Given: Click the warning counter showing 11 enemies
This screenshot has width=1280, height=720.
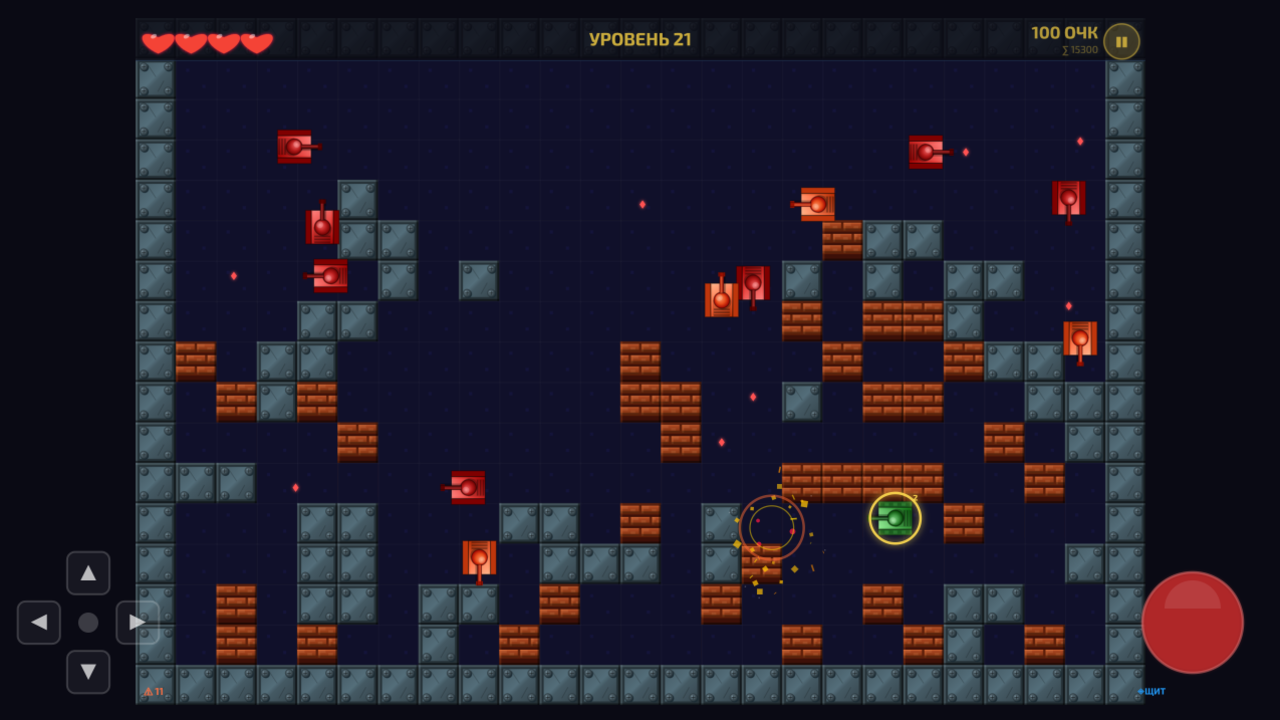Looking at the screenshot, I should tap(152, 690).
